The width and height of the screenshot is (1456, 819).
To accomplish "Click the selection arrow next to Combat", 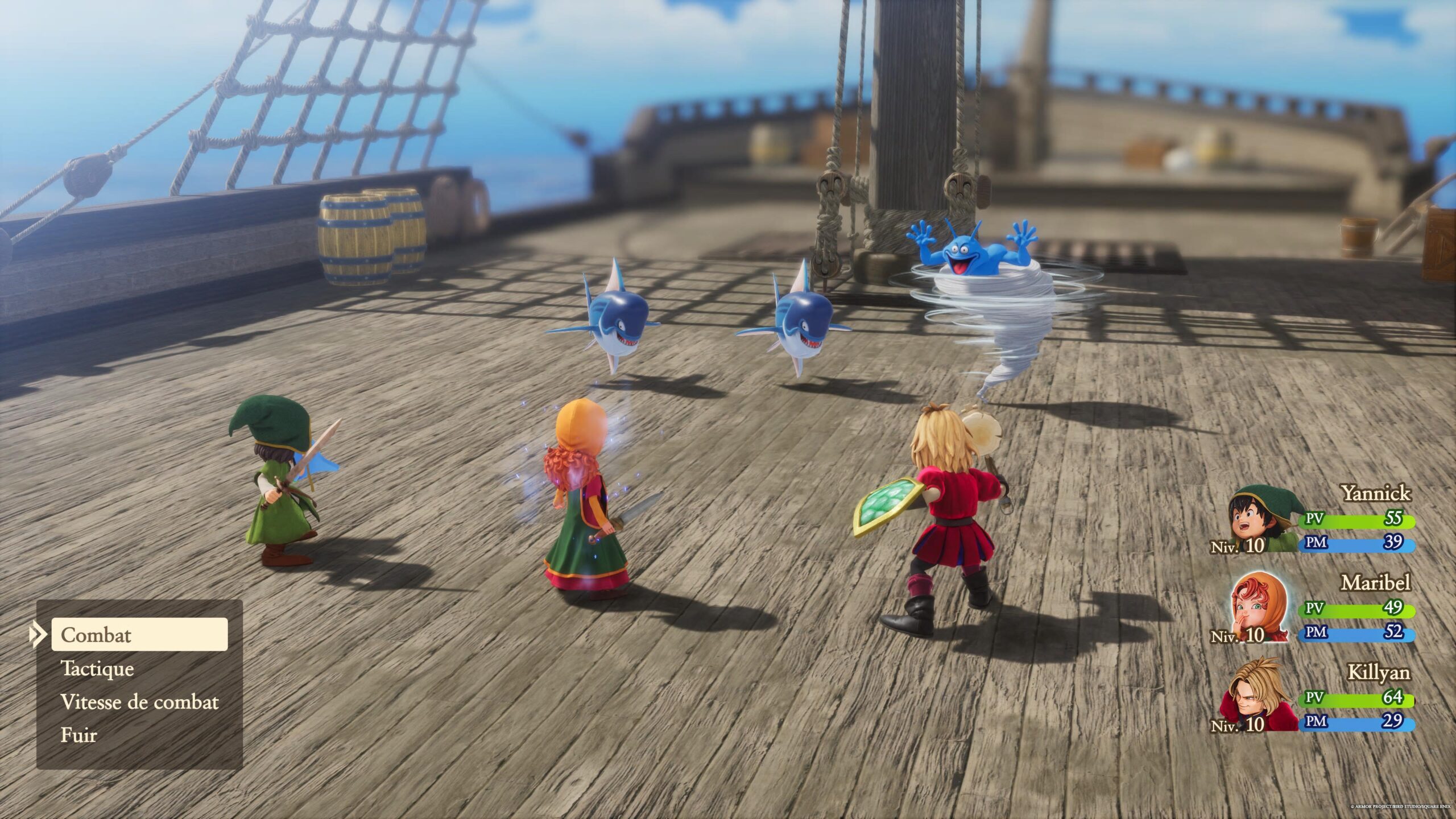I will (x=38, y=635).
